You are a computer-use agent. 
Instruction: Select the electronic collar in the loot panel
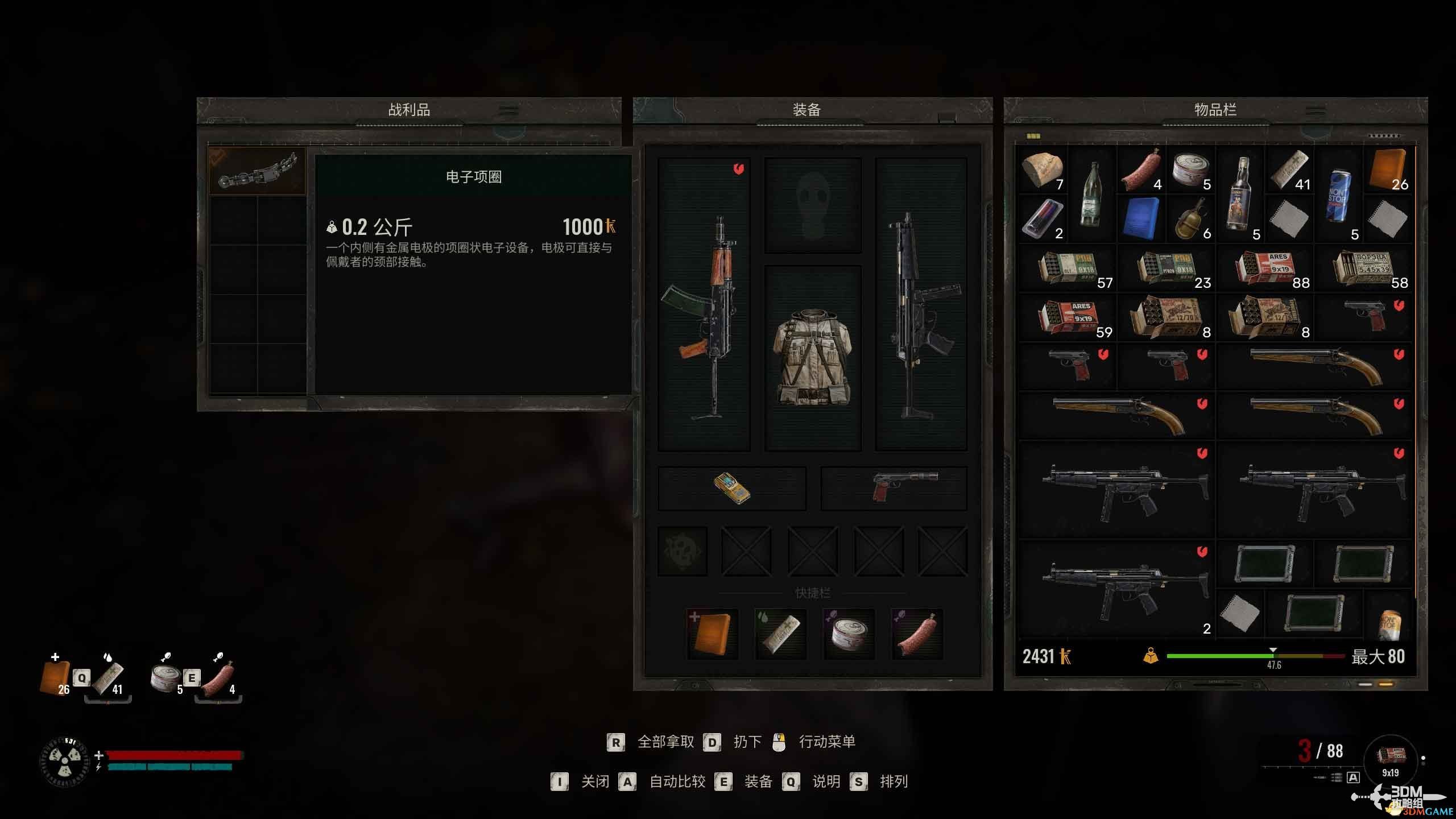257,171
